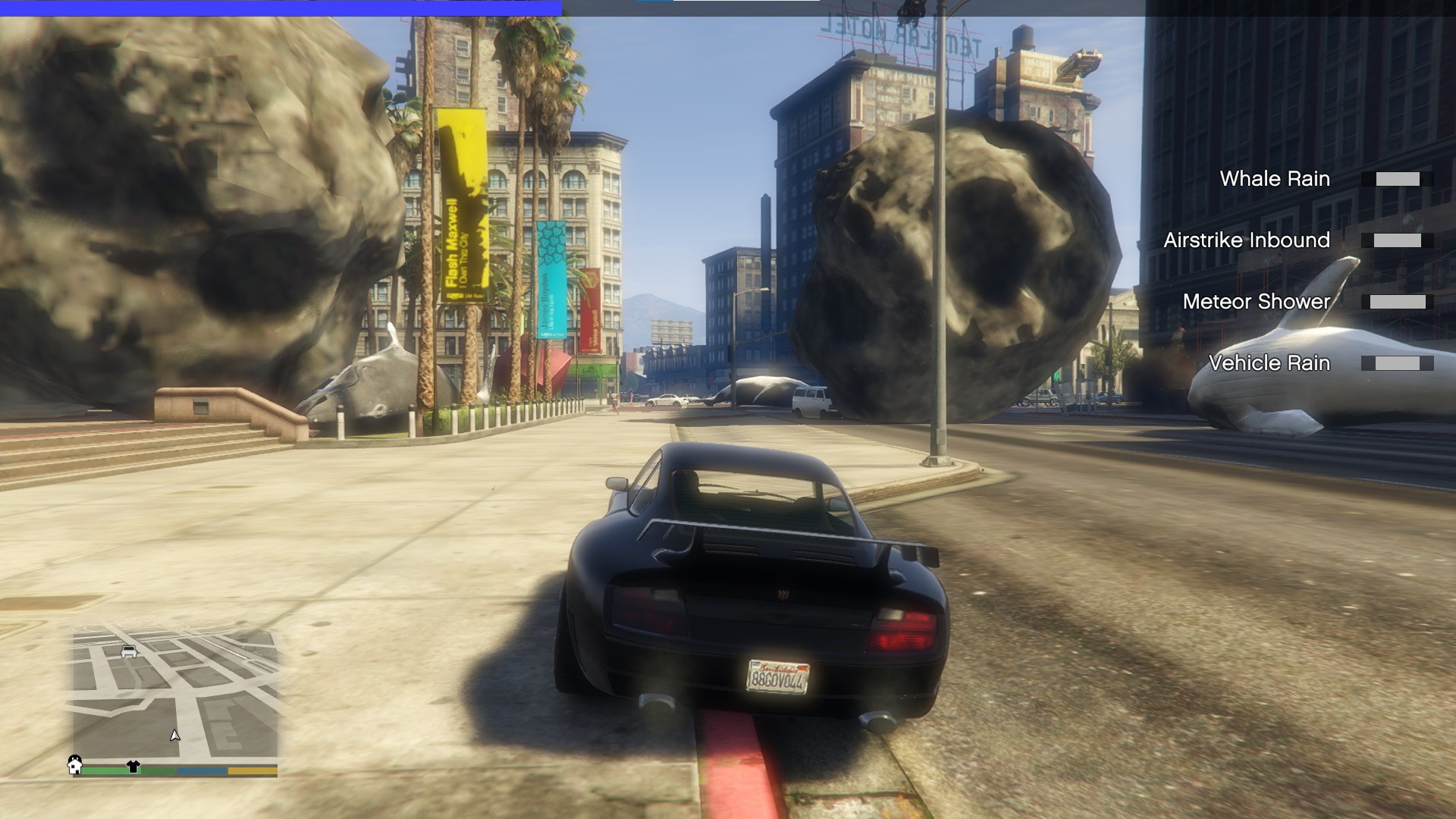Select the safehouse icon on the minimap
This screenshot has width=1456, height=819.
click(75, 764)
